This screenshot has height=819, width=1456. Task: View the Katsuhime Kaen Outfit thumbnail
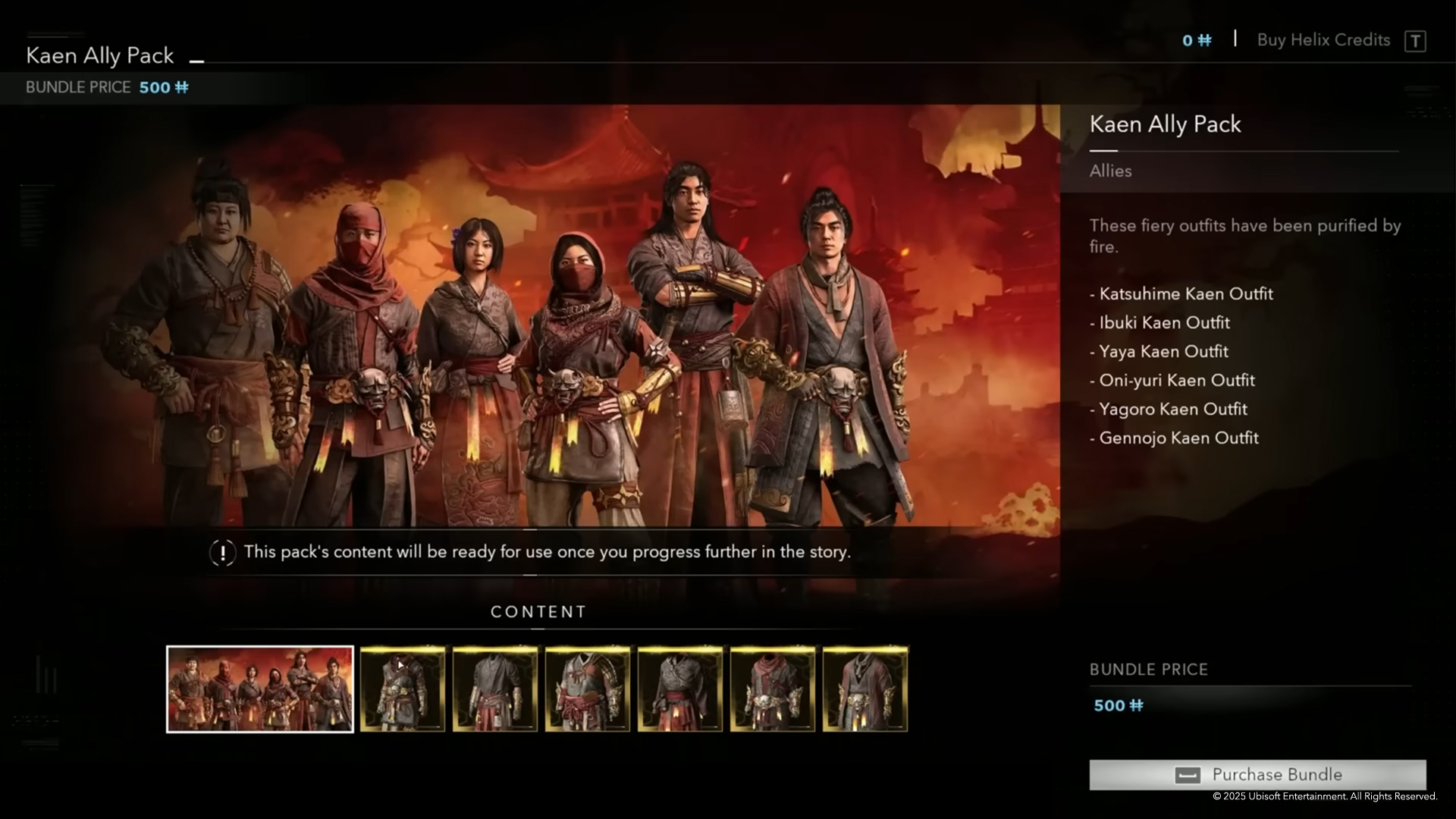click(x=403, y=689)
